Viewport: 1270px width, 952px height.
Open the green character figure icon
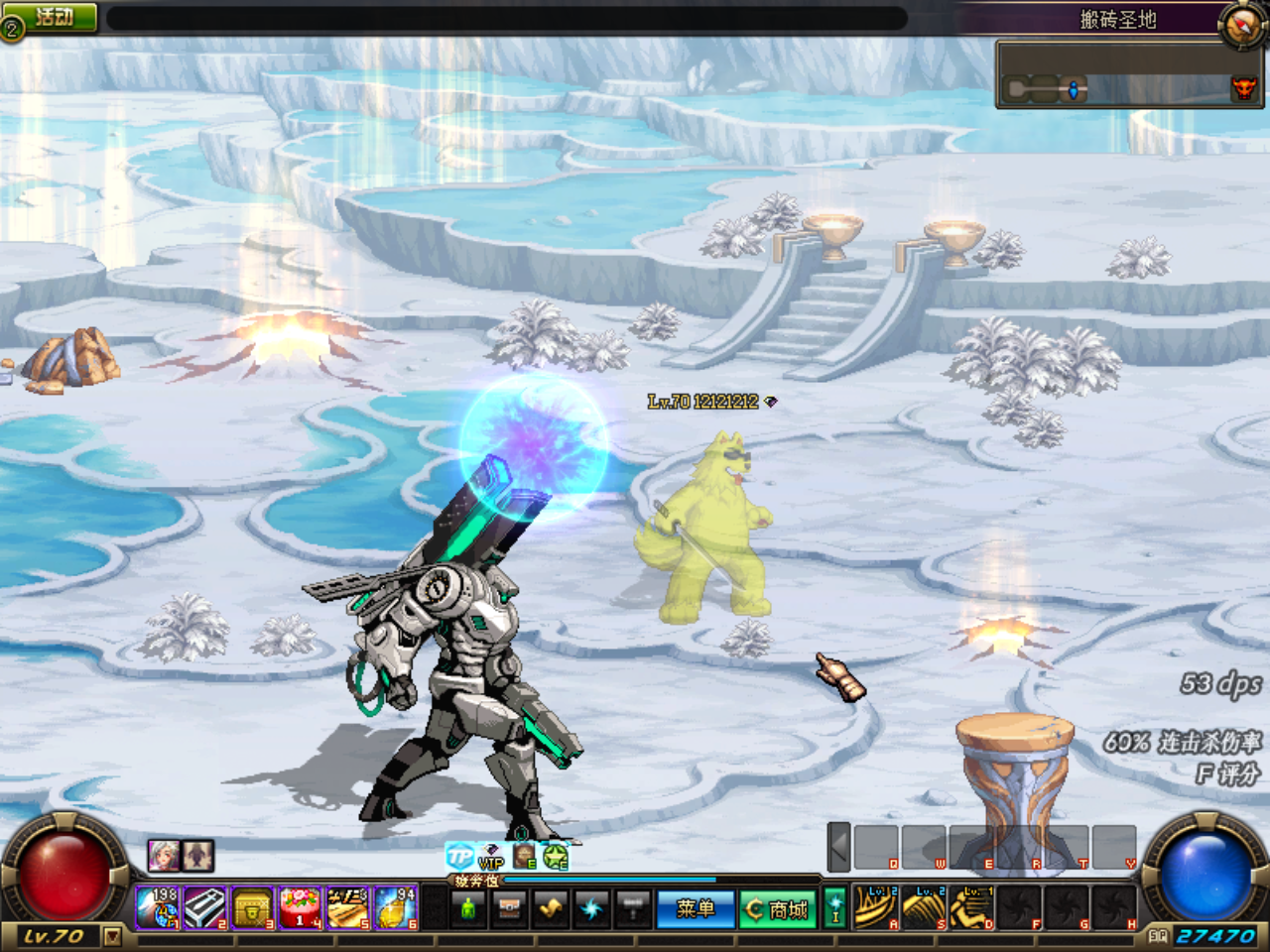(468, 908)
